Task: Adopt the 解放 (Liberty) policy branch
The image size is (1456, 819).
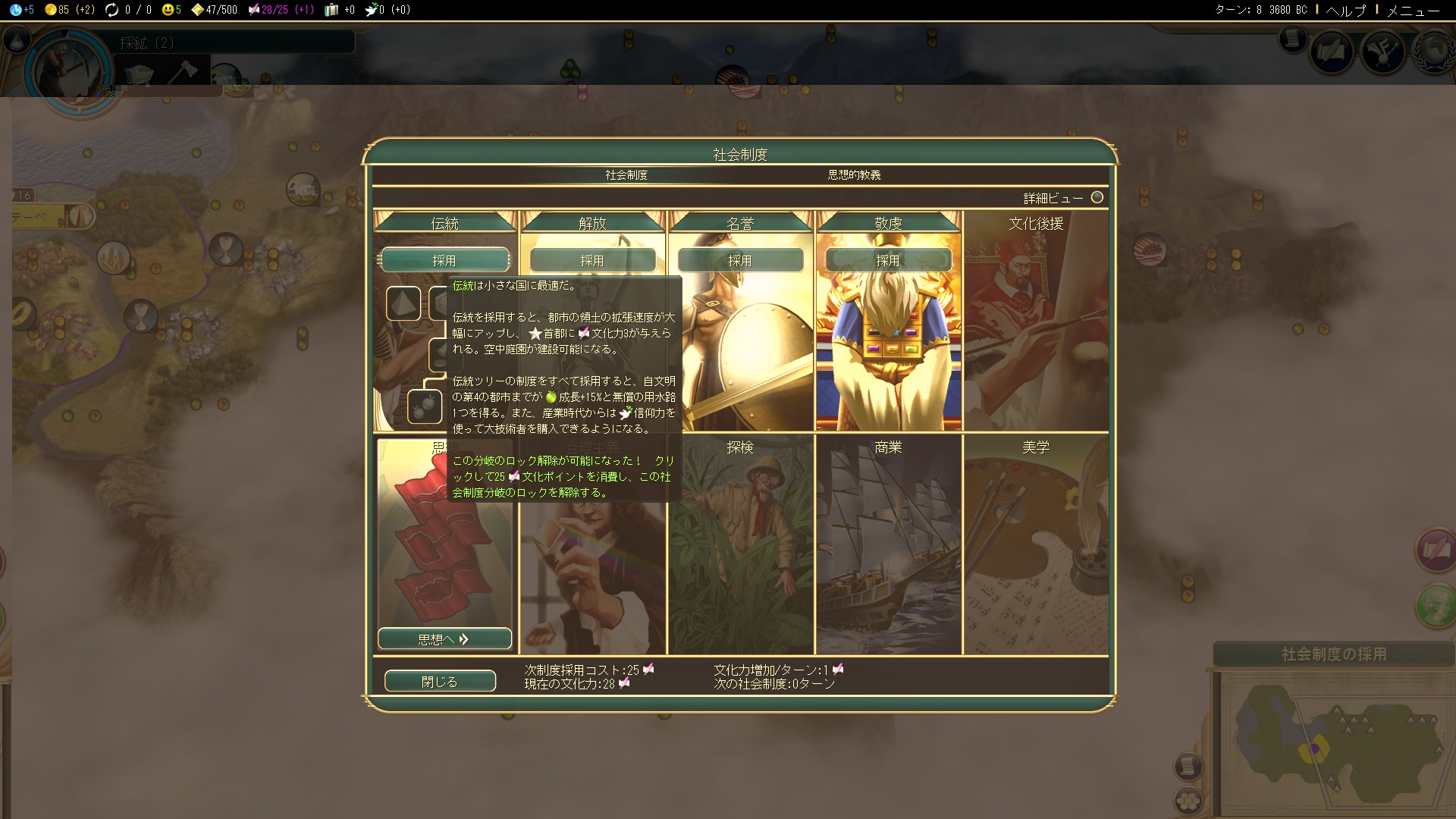Action: [592, 260]
